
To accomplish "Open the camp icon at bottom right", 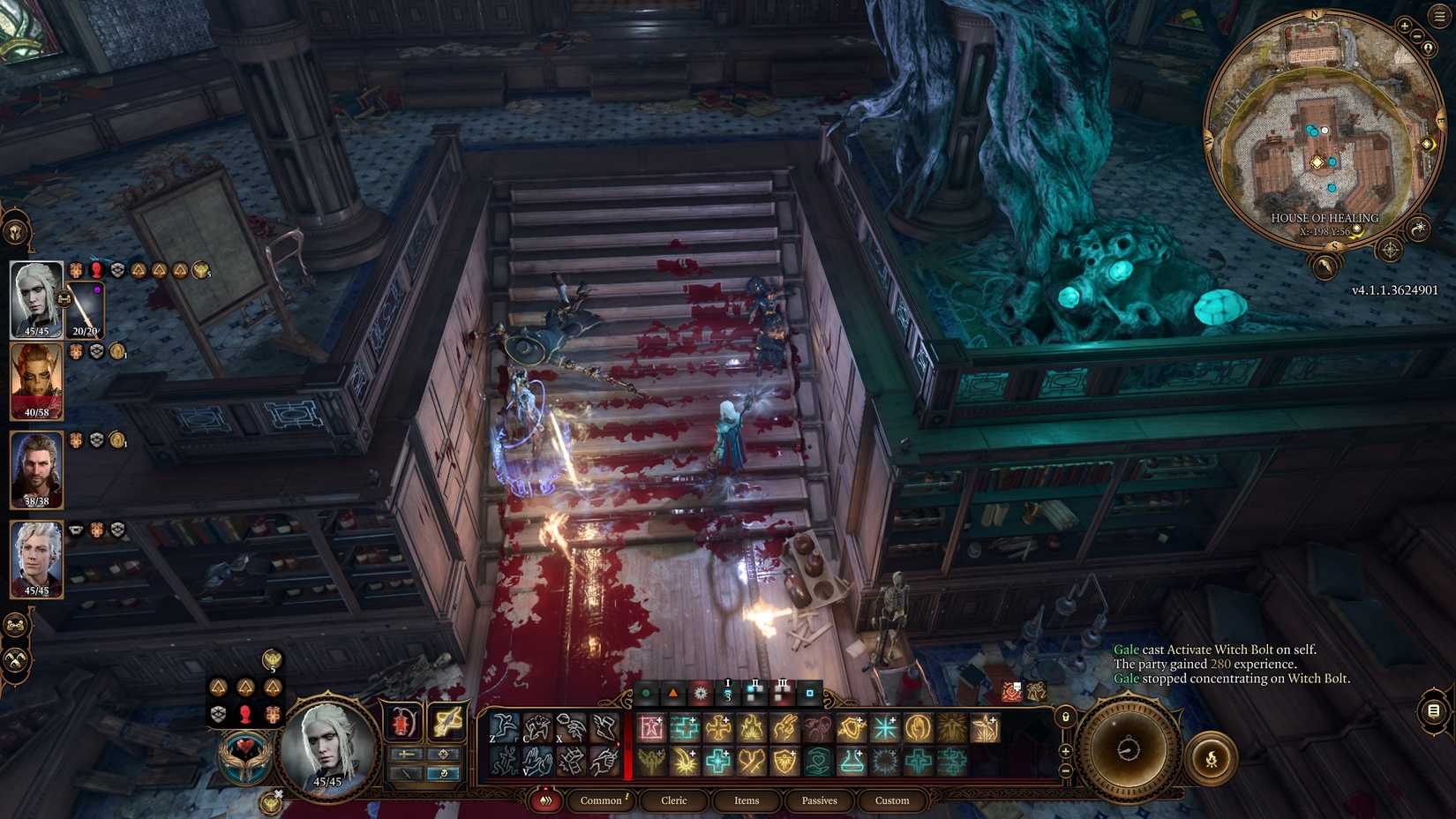I will [1211, 758].
